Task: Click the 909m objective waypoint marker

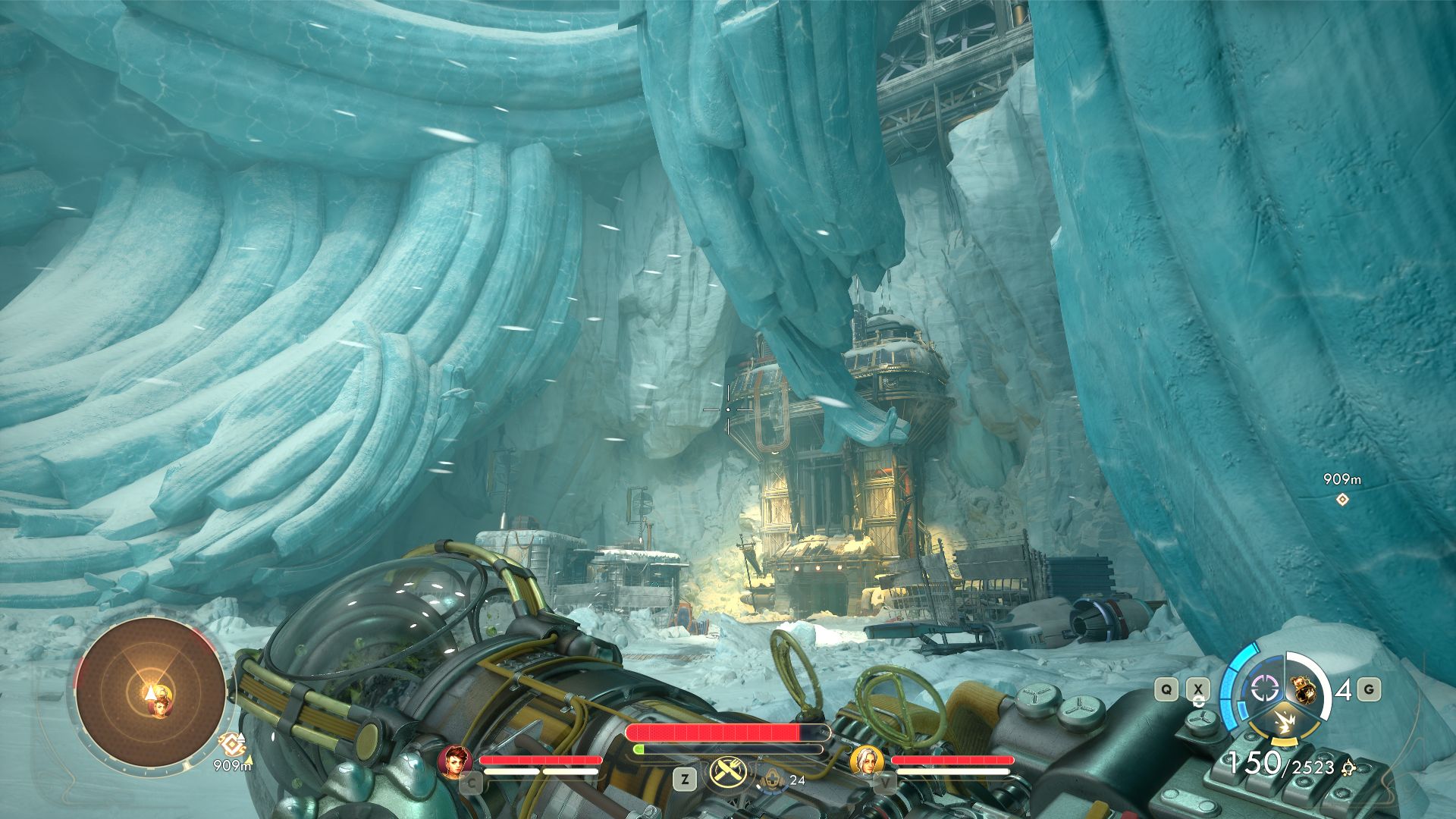Action: click(x=1342, y=499)
